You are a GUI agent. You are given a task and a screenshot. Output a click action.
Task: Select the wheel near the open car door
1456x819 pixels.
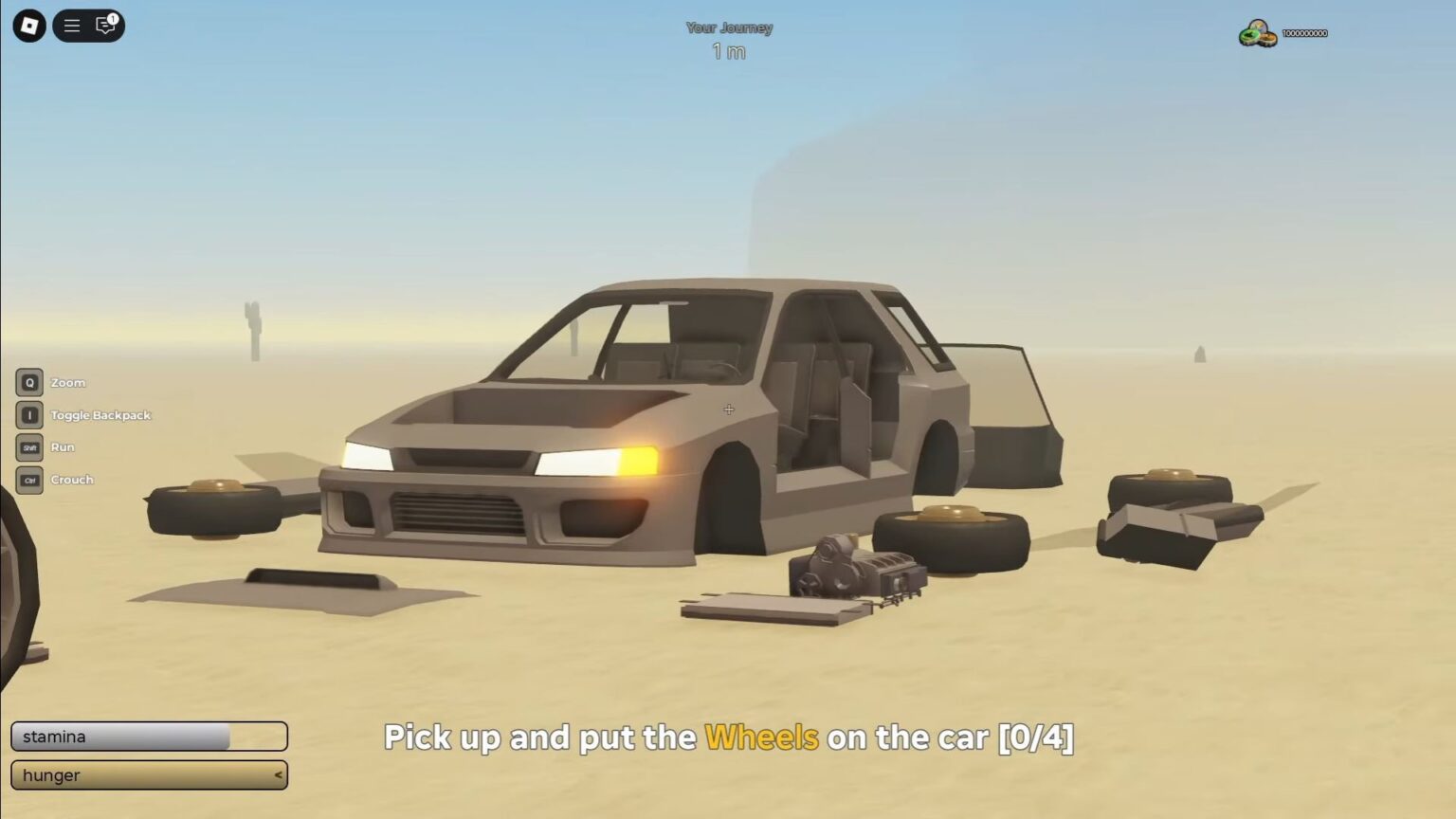tap(953, 537)
